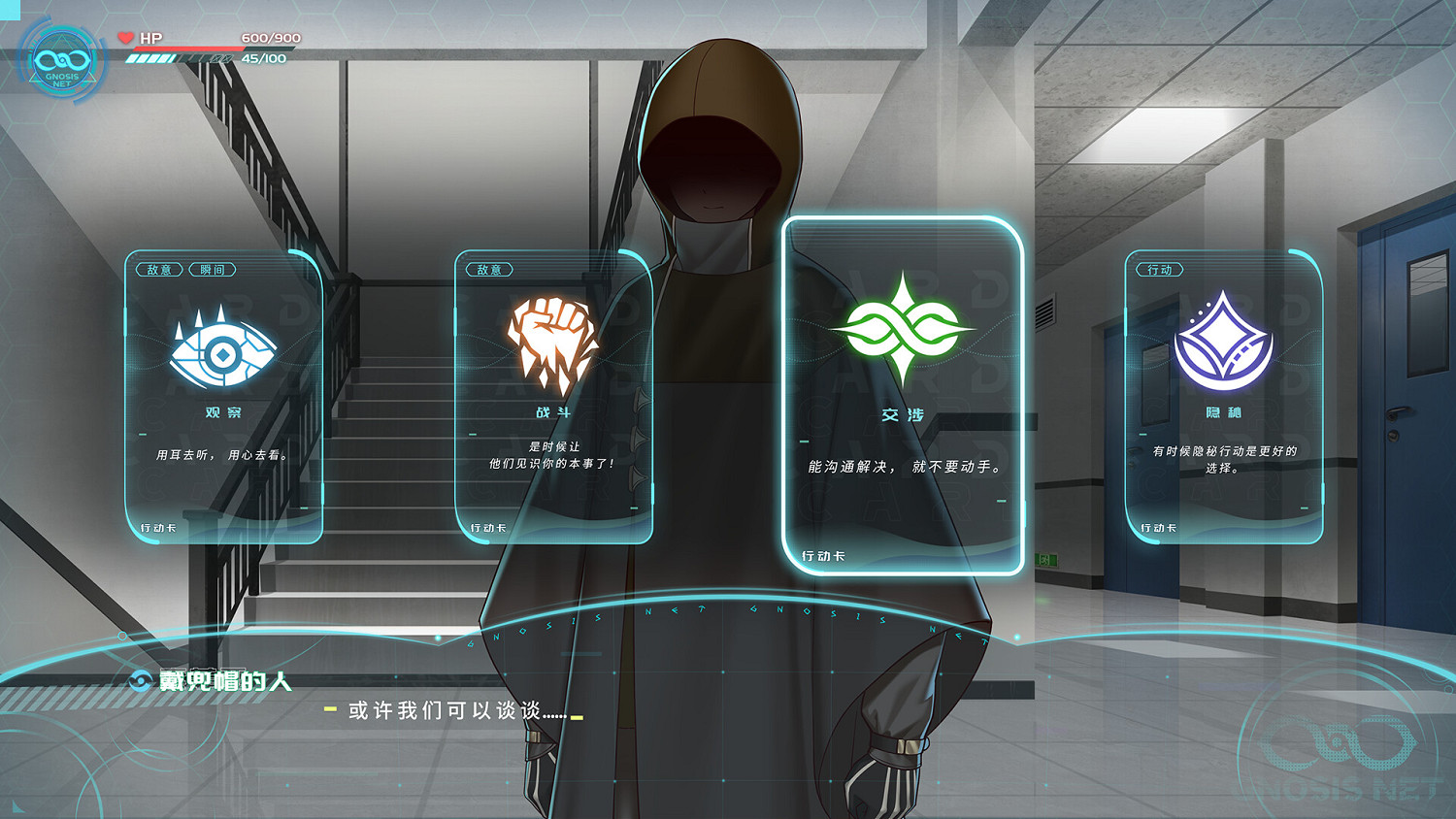Toggle the 瞬间 tag on the Observe card
1456x819 pixels.
point(212,269)
